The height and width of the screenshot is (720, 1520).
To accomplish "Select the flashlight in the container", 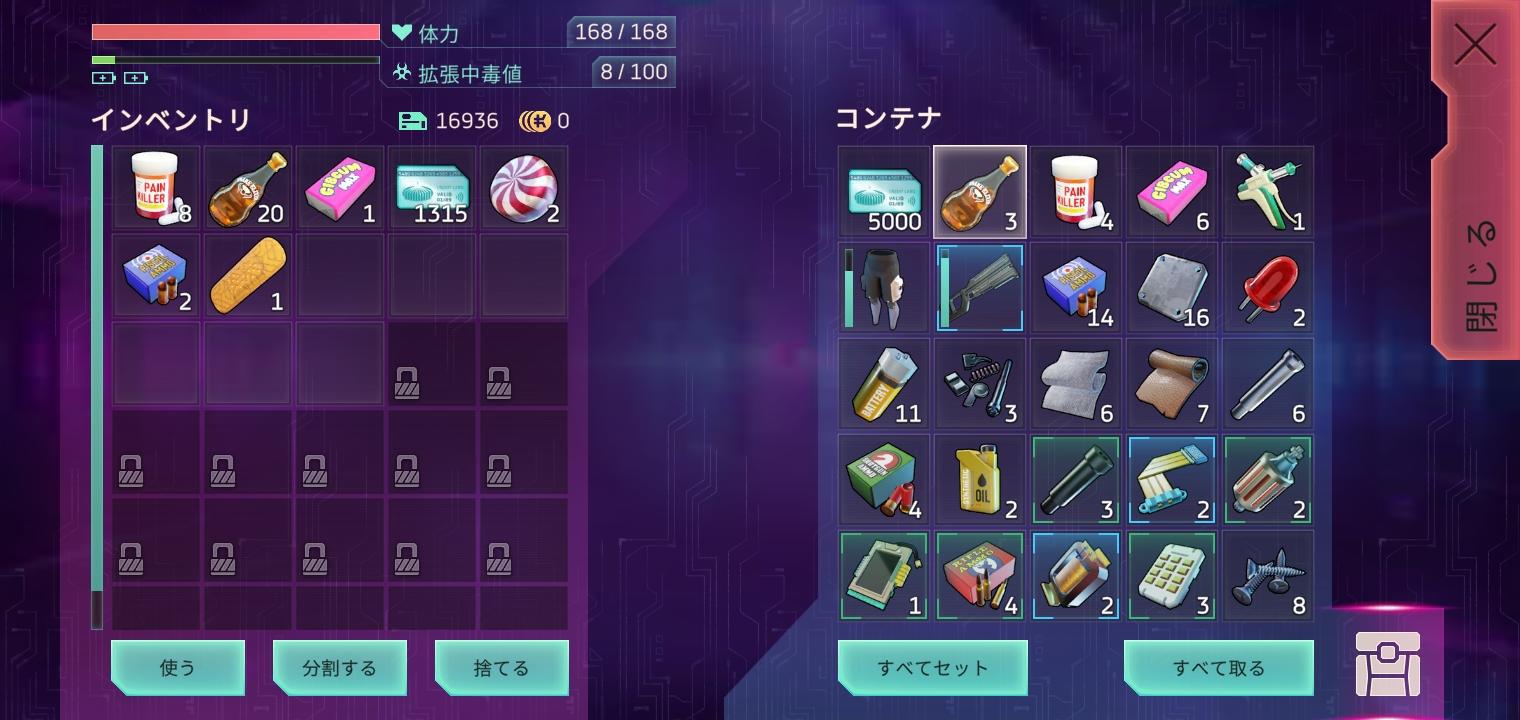I will [1075, 479].
